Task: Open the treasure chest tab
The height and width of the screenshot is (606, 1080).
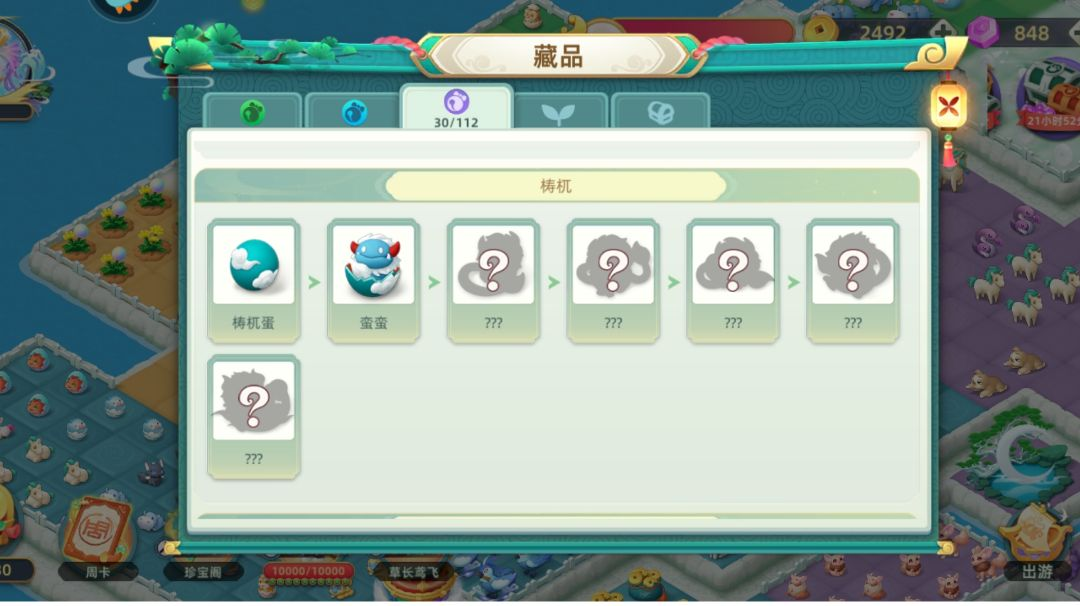Action: click(660, 112)
